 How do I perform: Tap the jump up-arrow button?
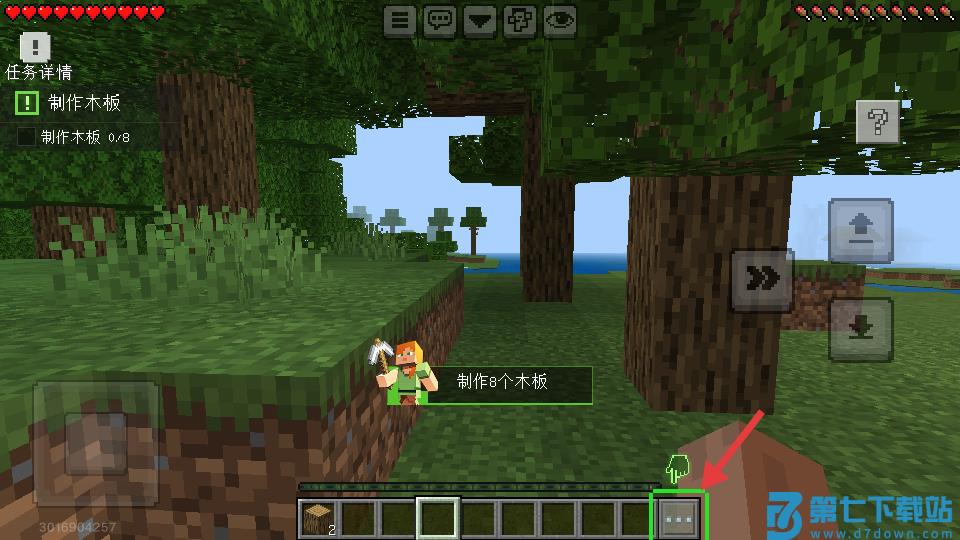pyautogui.click(x=860, y=231)
